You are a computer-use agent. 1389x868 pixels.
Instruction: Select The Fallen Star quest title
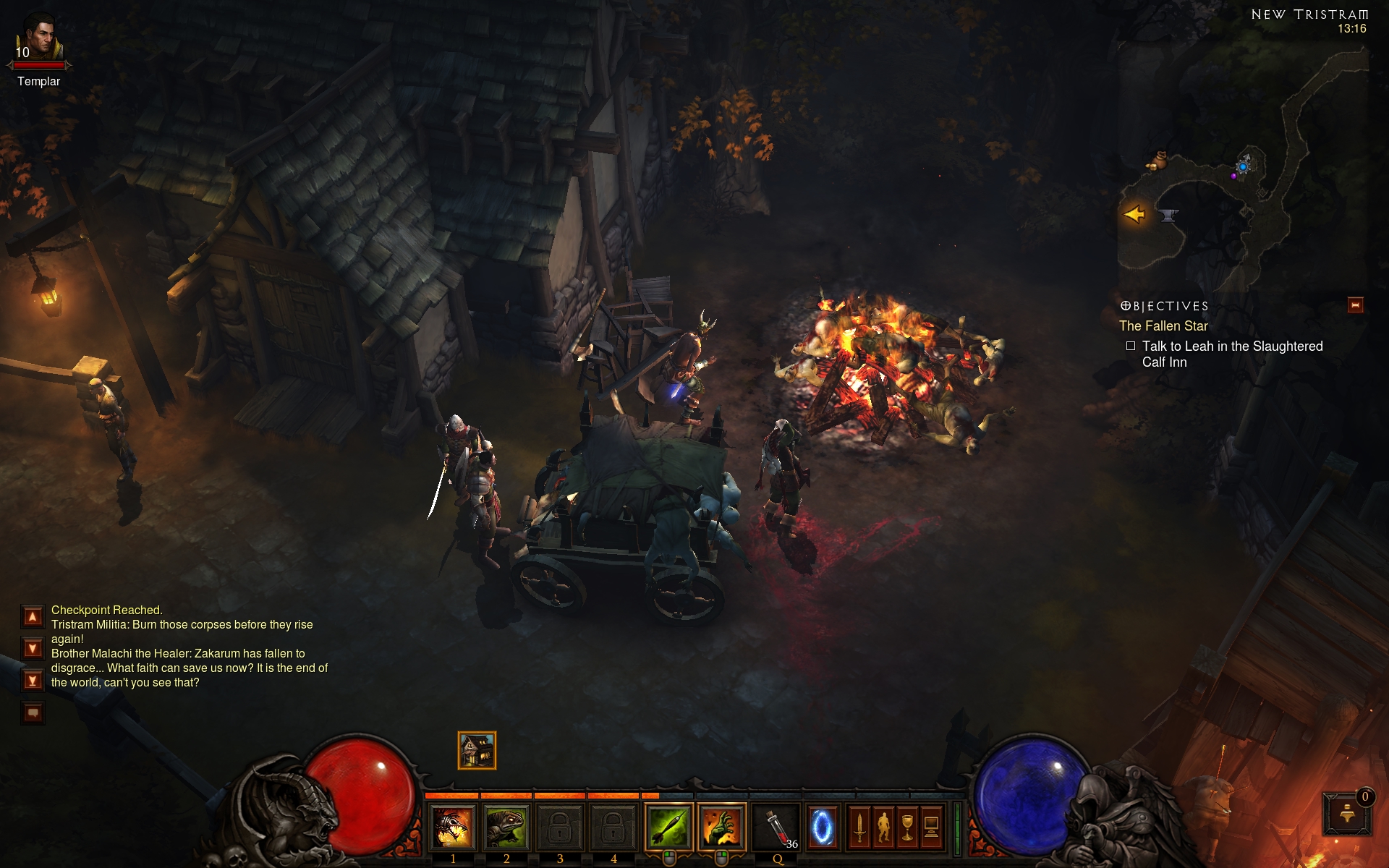coord(1163,326)
